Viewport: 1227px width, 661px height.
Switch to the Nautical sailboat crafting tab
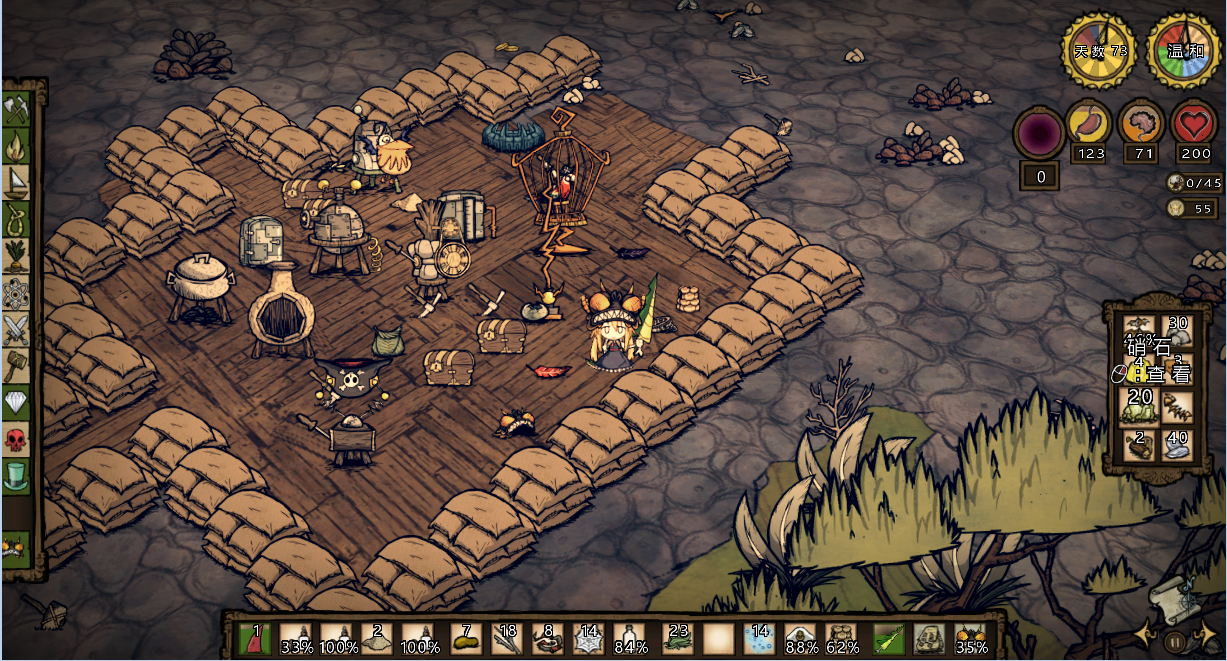(x=17, y=182)
